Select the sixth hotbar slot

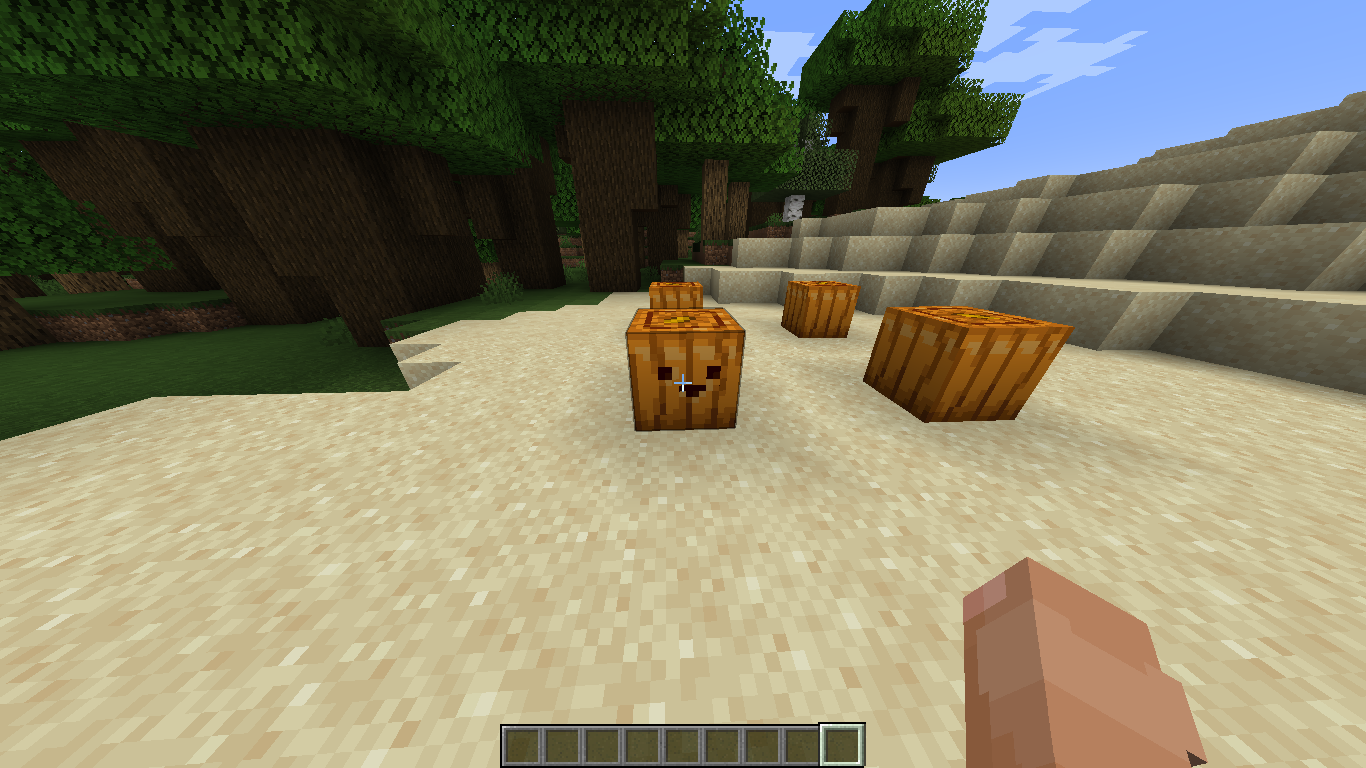(719, 742)
